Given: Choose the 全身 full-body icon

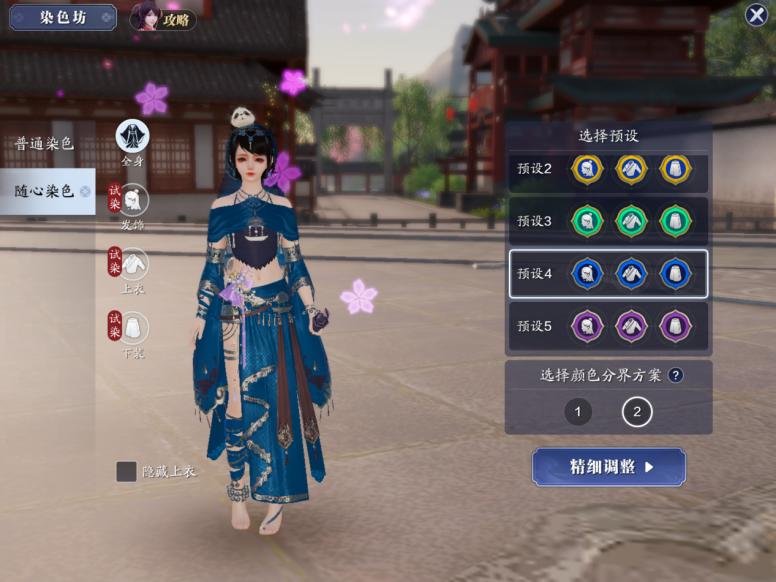Looking at the screenshot, I should (132, 137).
